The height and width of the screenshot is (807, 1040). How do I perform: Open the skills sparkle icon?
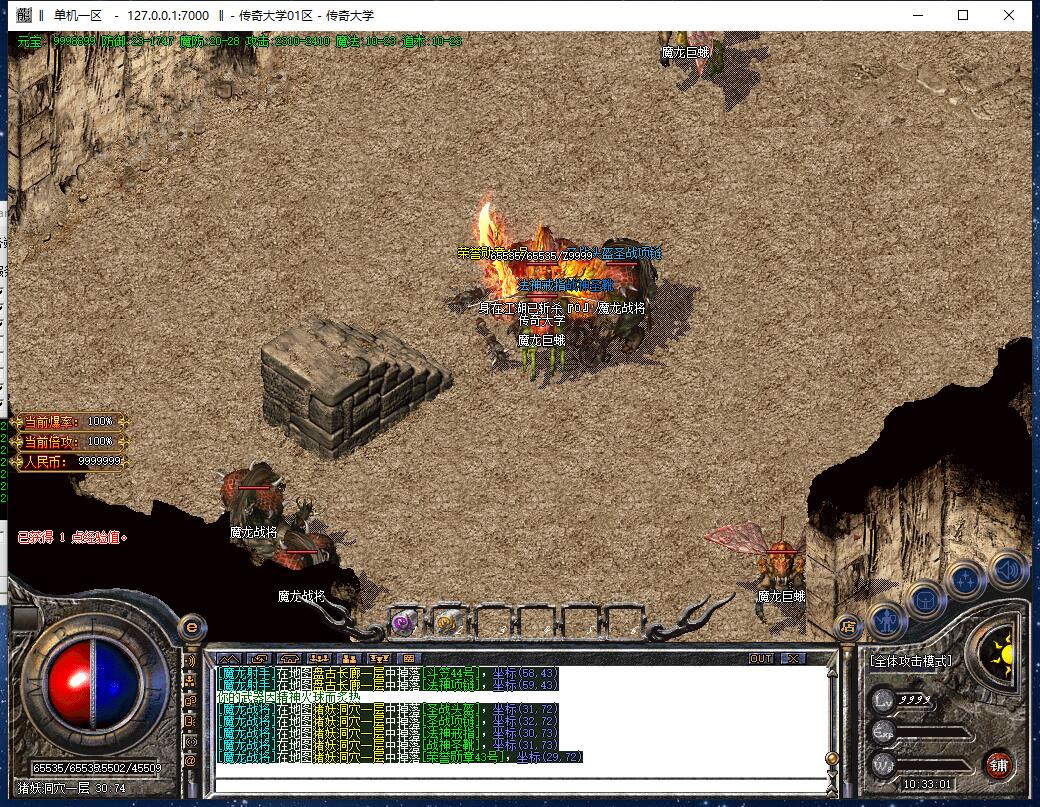point(966,581)
